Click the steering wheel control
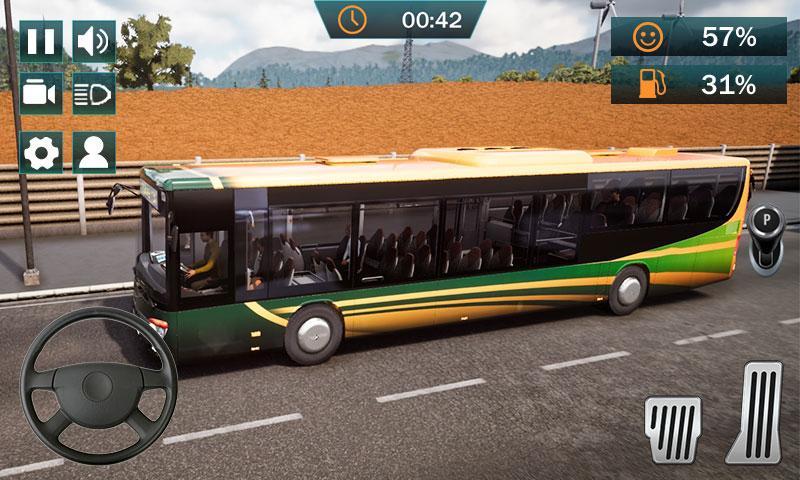Image resolution: width=800 pixels, height=480 pixels. 99,385
